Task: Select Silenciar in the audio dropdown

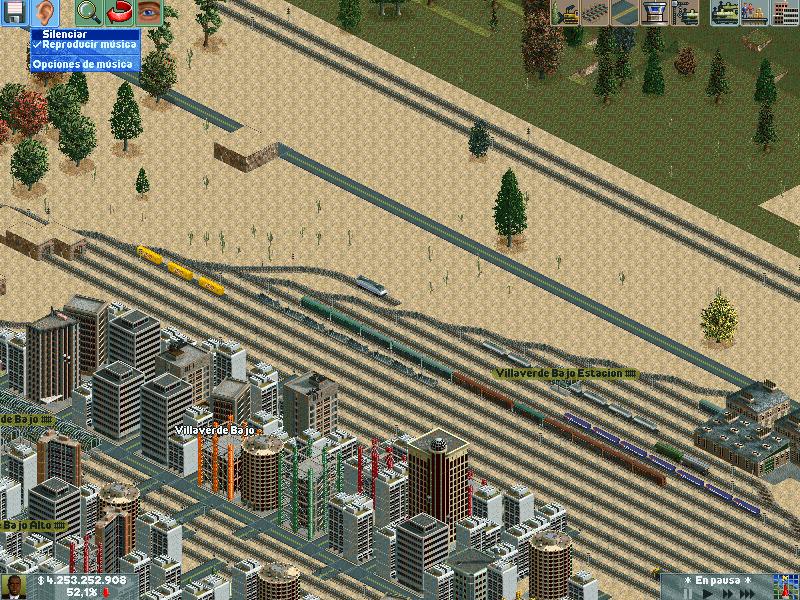Action: 57,34
